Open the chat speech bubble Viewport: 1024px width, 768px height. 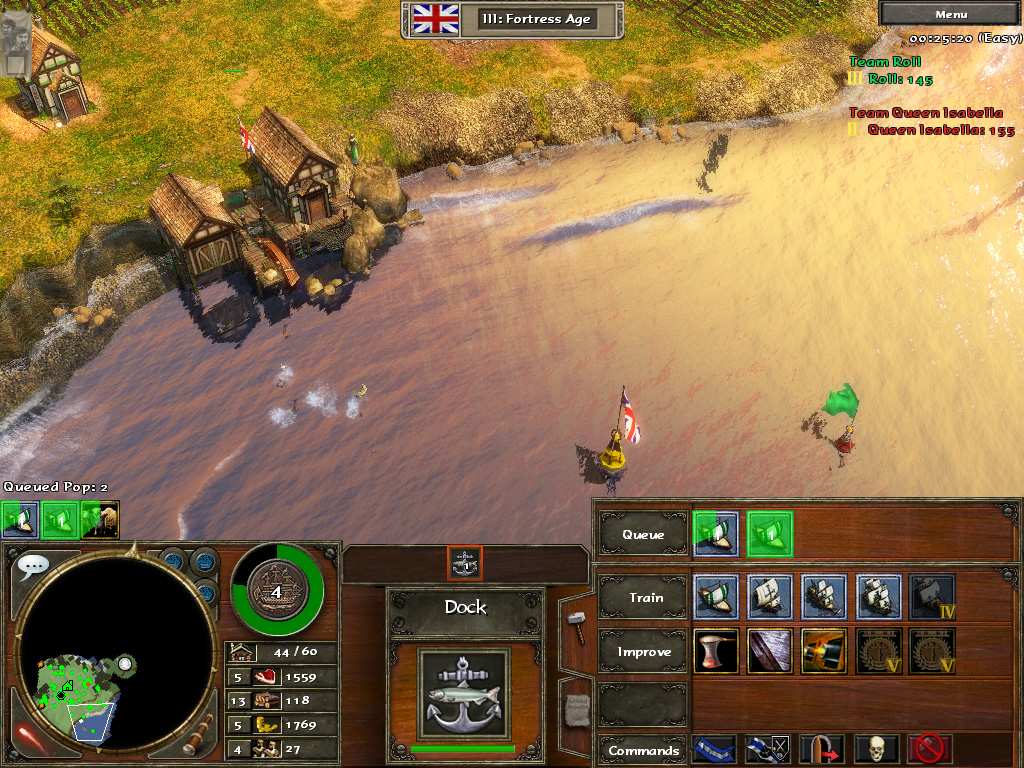pyautogui.click(x=33, y=566)
